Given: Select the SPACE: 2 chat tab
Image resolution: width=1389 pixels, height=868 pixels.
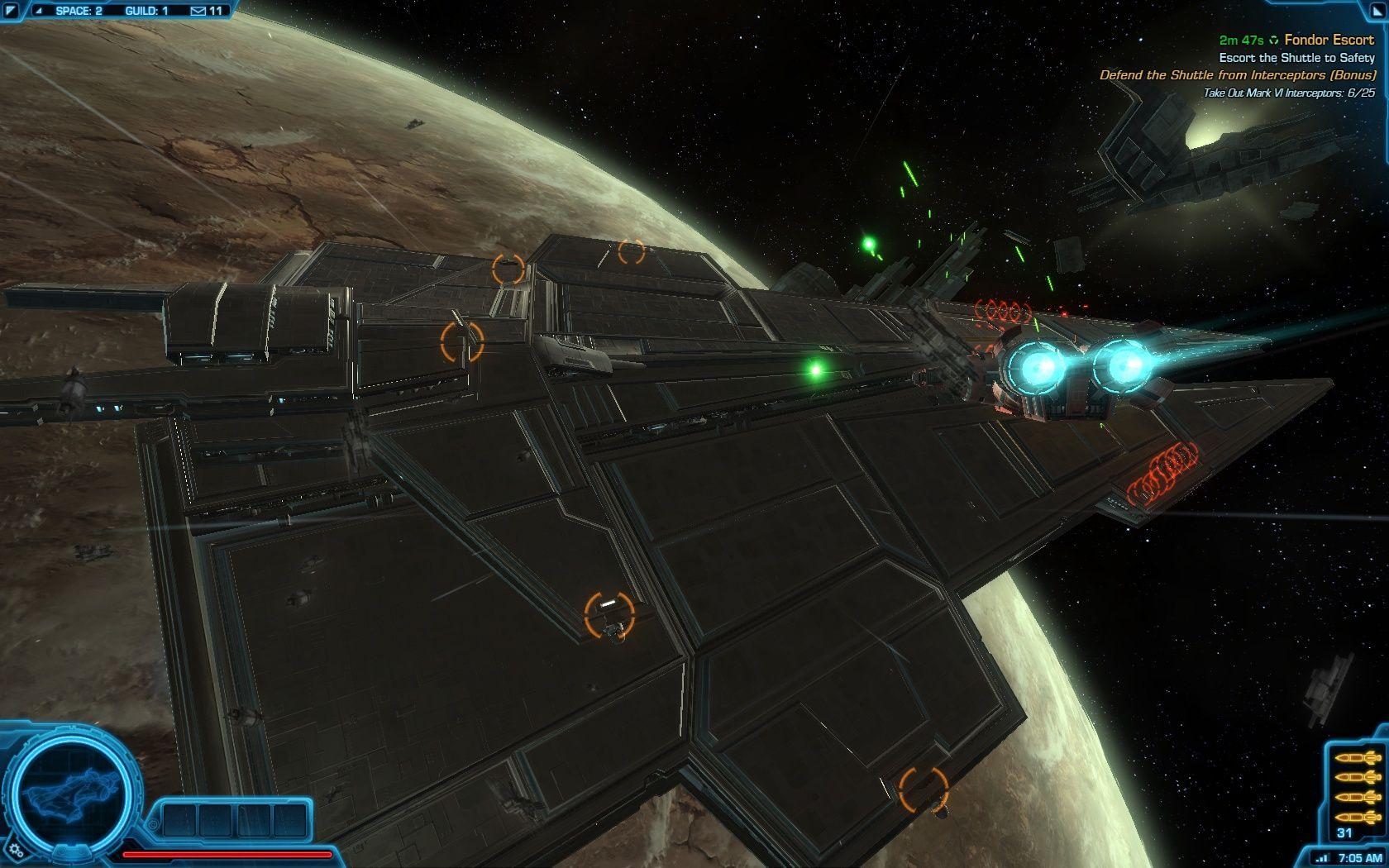Looking at the screenshot, I should (79, 11).
